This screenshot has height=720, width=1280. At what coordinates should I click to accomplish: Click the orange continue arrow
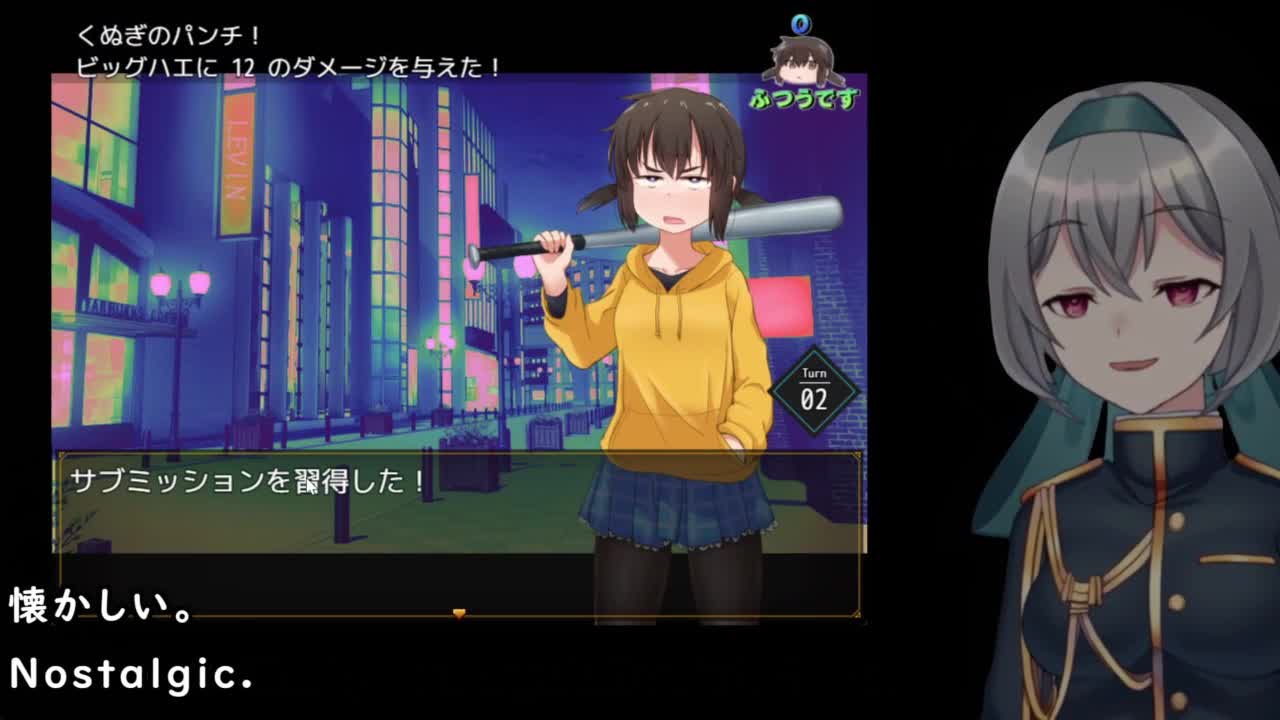pos(459,613)
